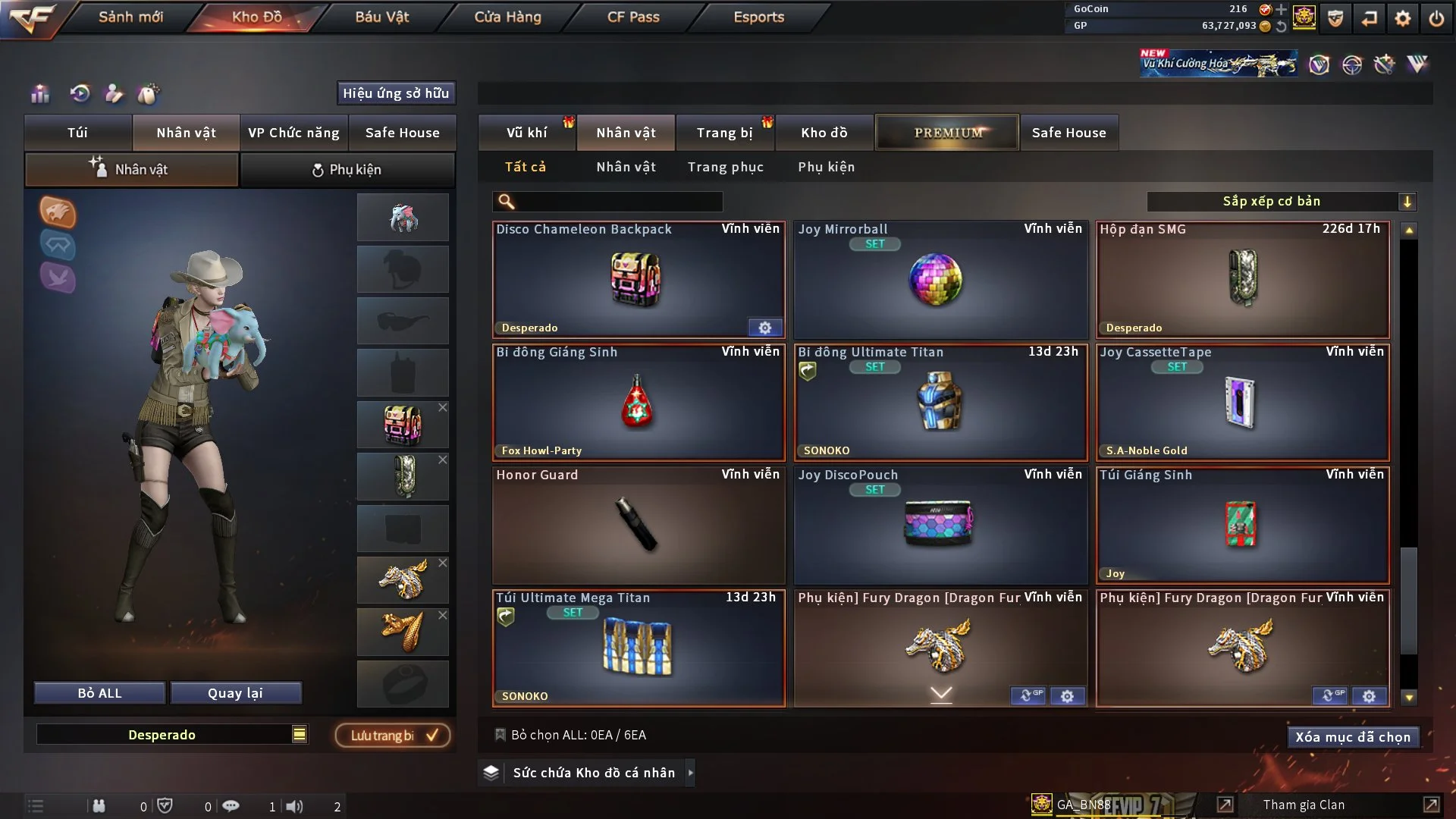Open the Cửa Hàng shop menu
The image size is (1456, 819).
[507, 17]
